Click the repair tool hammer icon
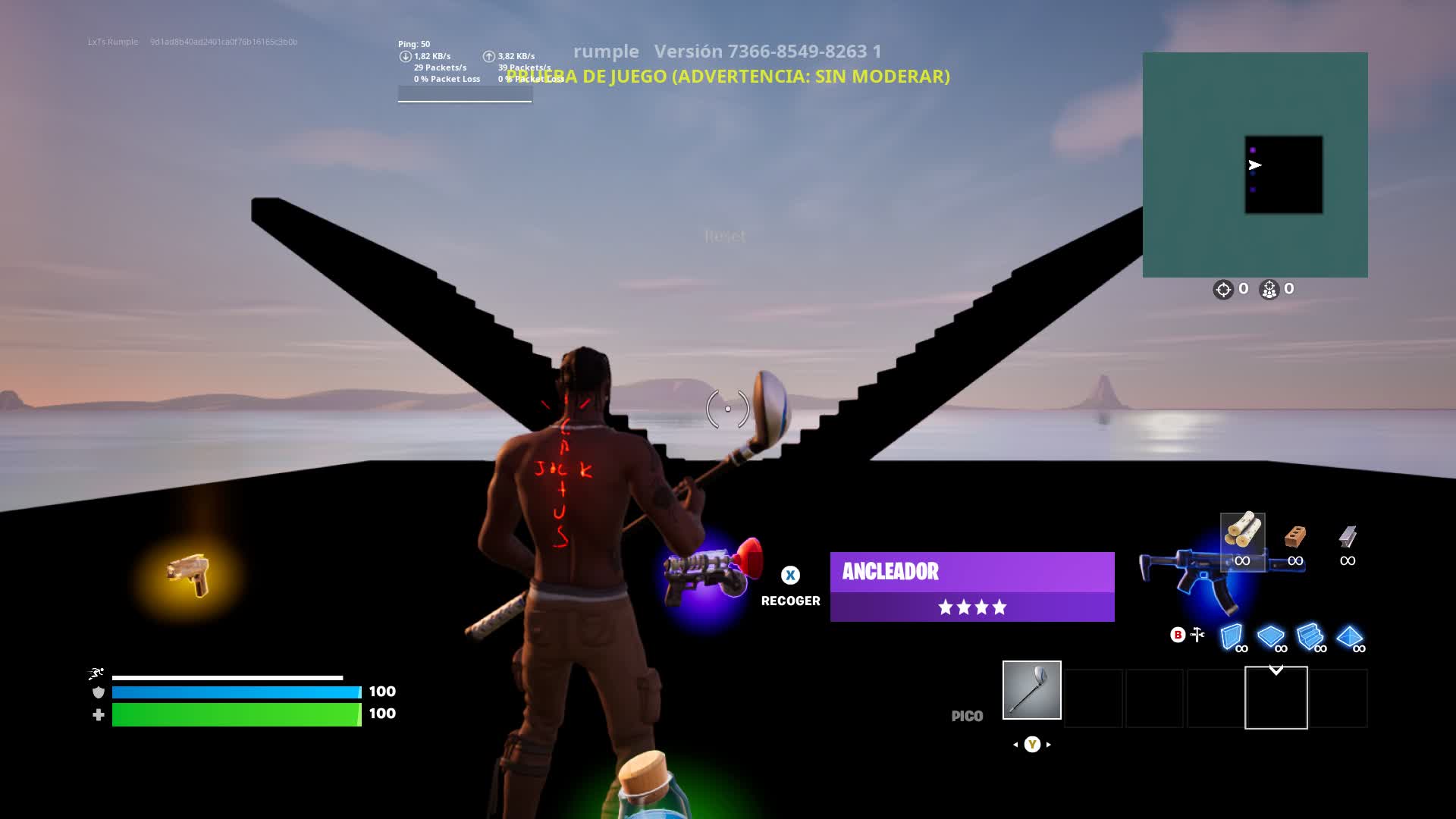The height and width of the screenshot is (819, 1456). (1197, 634)
